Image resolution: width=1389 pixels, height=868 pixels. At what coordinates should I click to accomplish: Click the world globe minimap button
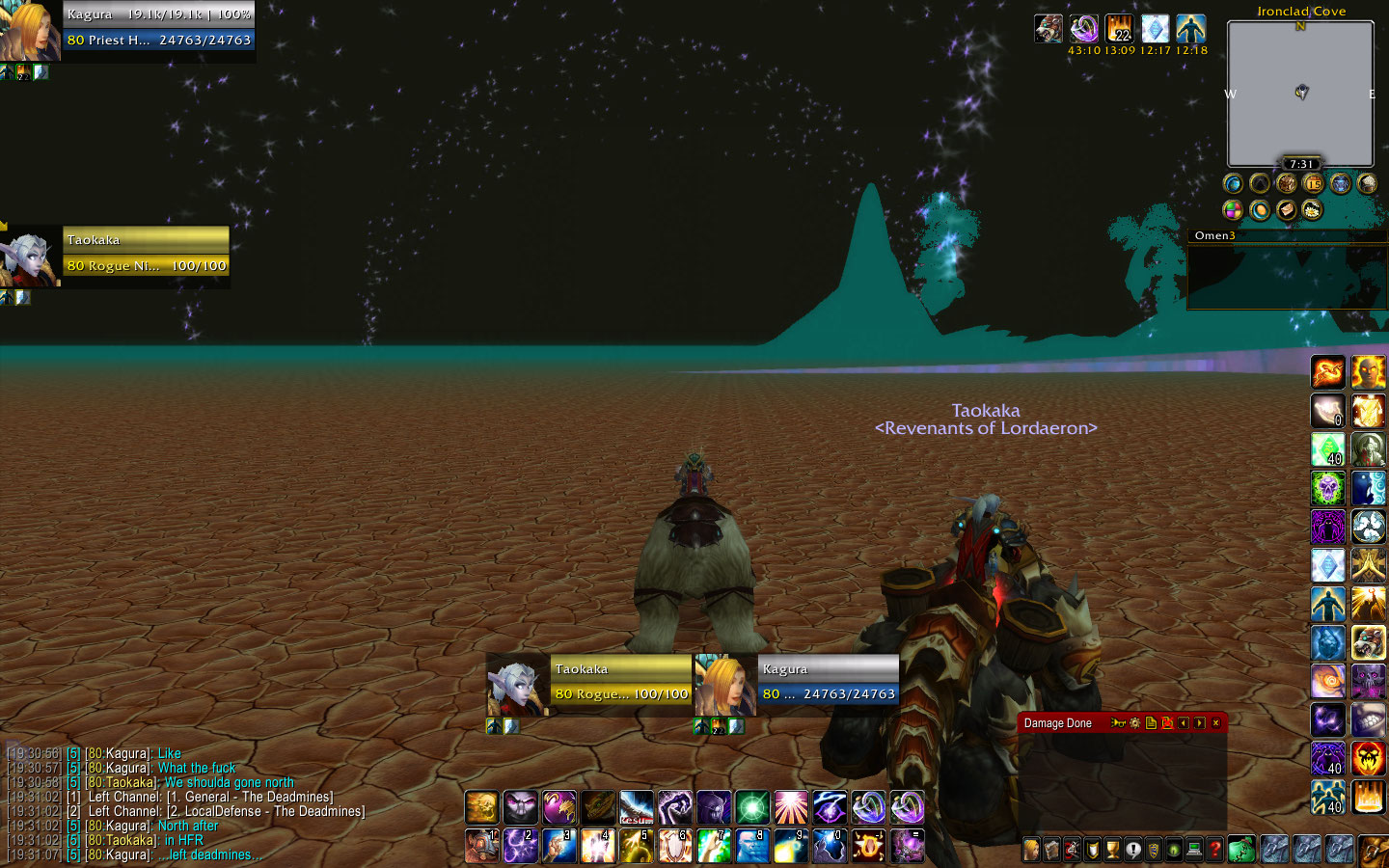click(x=1233, y=183)
